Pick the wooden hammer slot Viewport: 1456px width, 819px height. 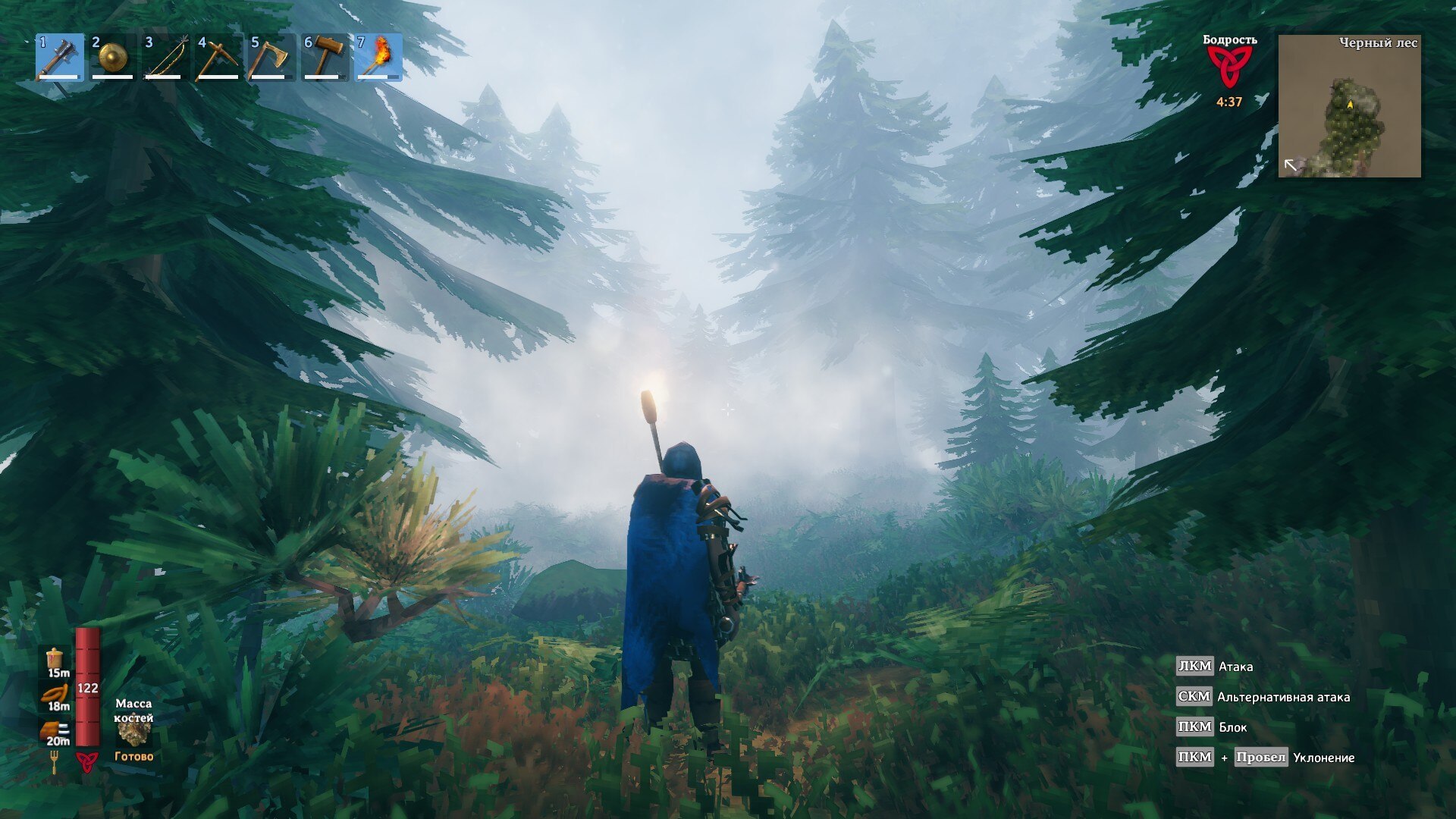click(325, 57)
